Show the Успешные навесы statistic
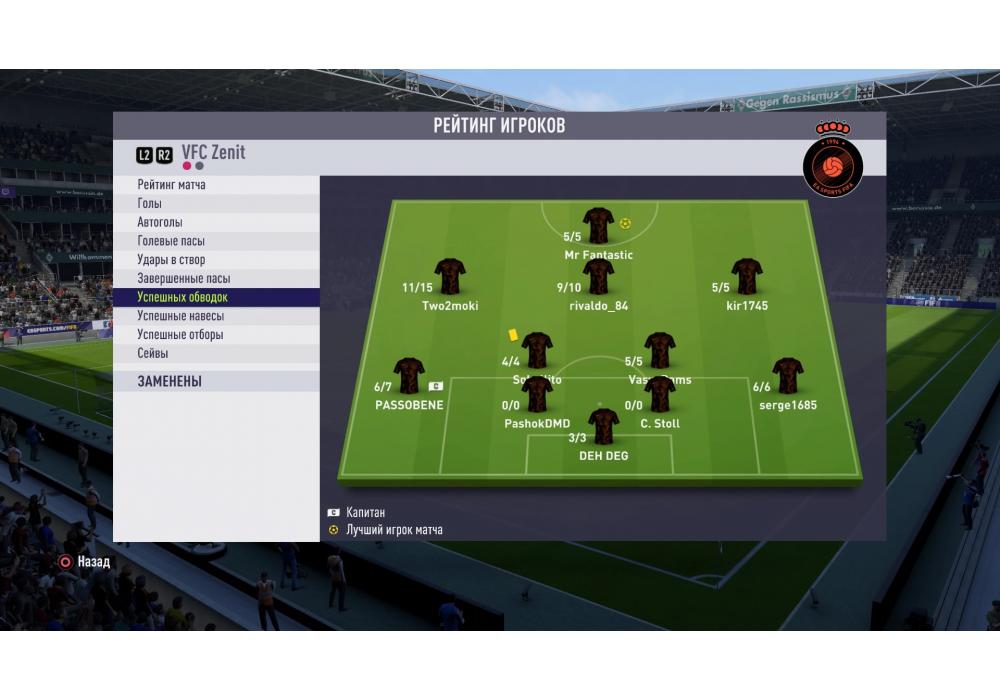Image resolution: width=1000 pixels, height=700 pixels. tap(180, 316)
